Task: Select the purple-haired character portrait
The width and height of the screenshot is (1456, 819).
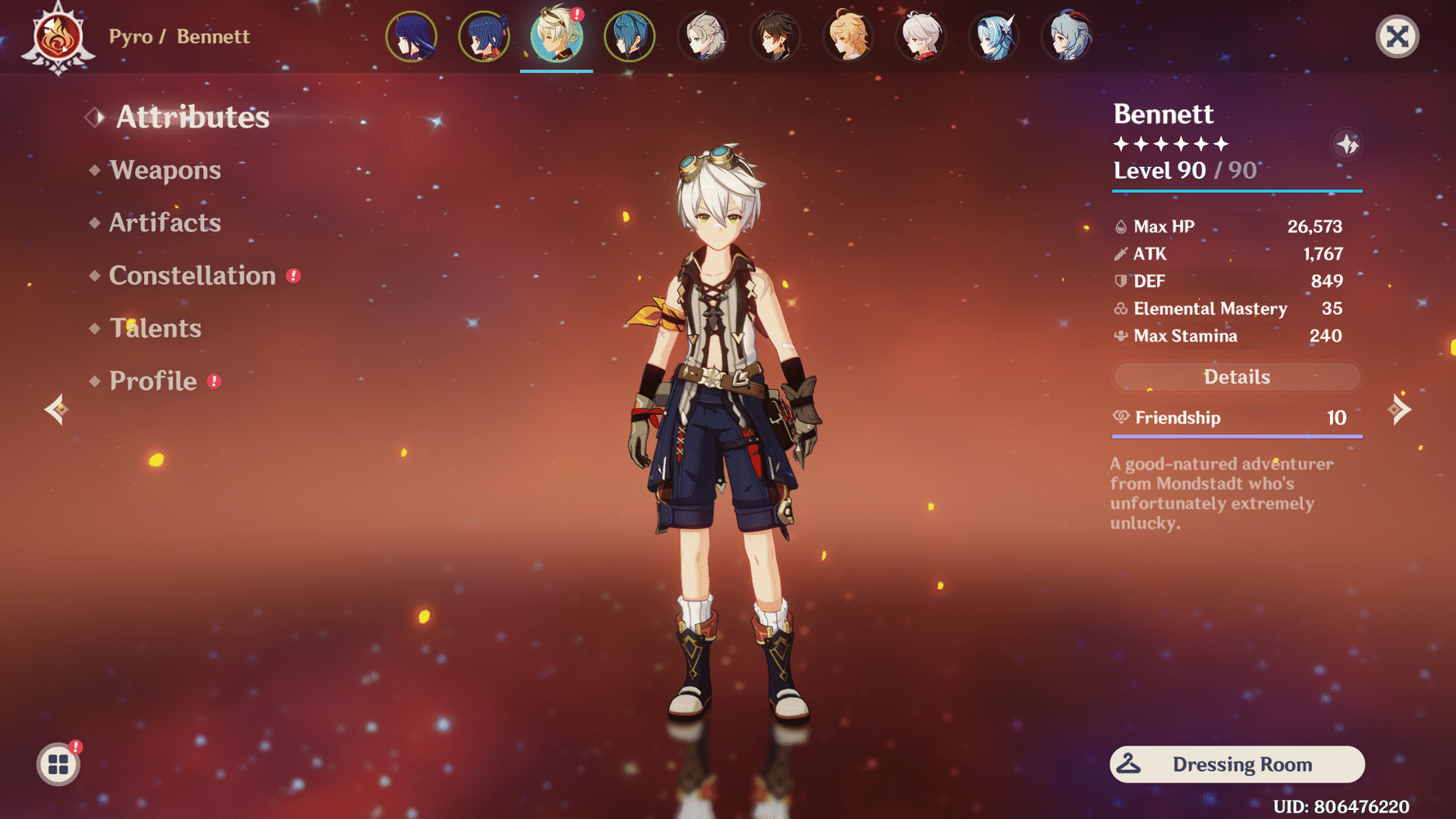Action: [412, 36]
